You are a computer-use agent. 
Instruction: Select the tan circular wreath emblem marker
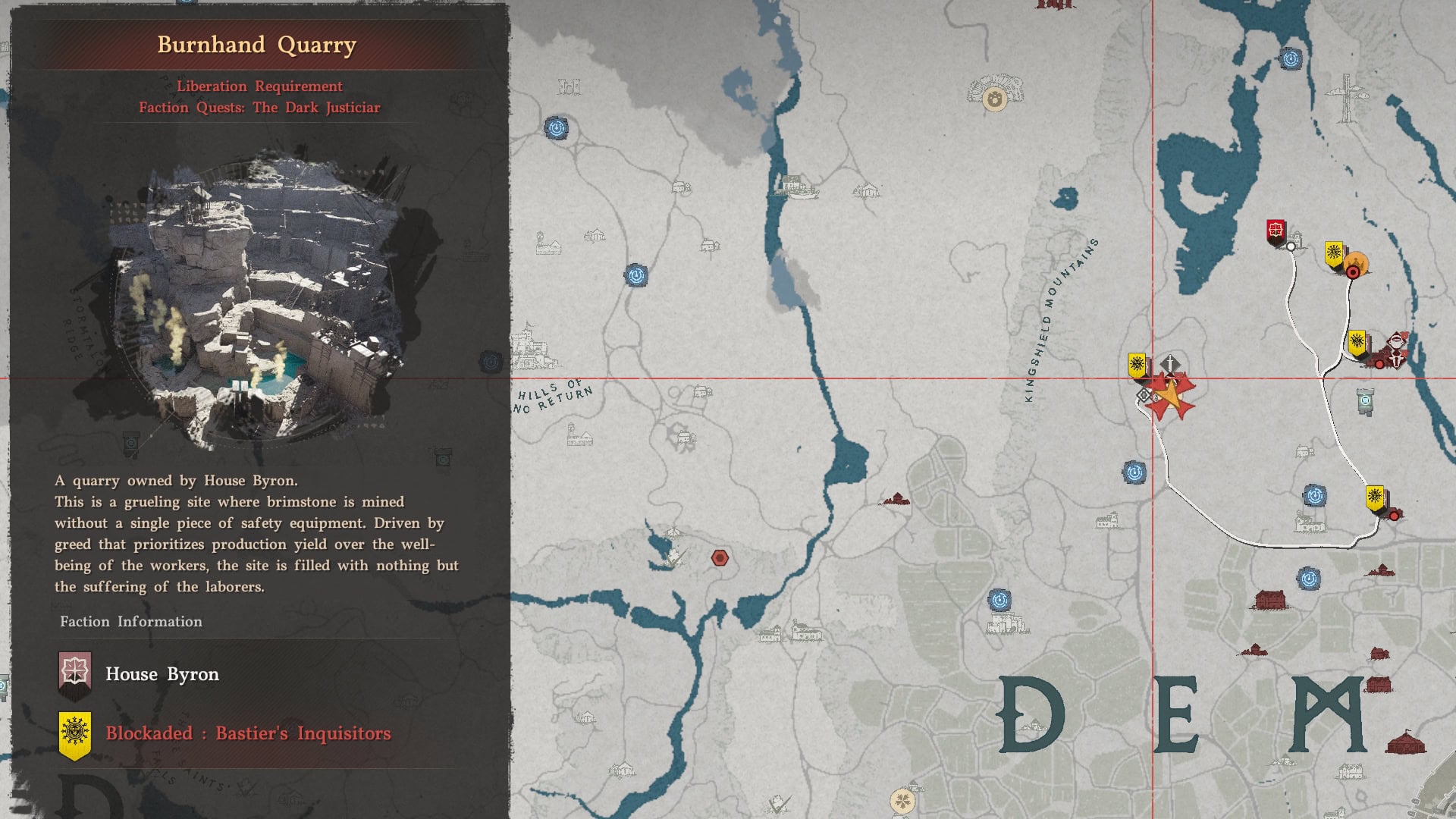(x=994, y=99)
